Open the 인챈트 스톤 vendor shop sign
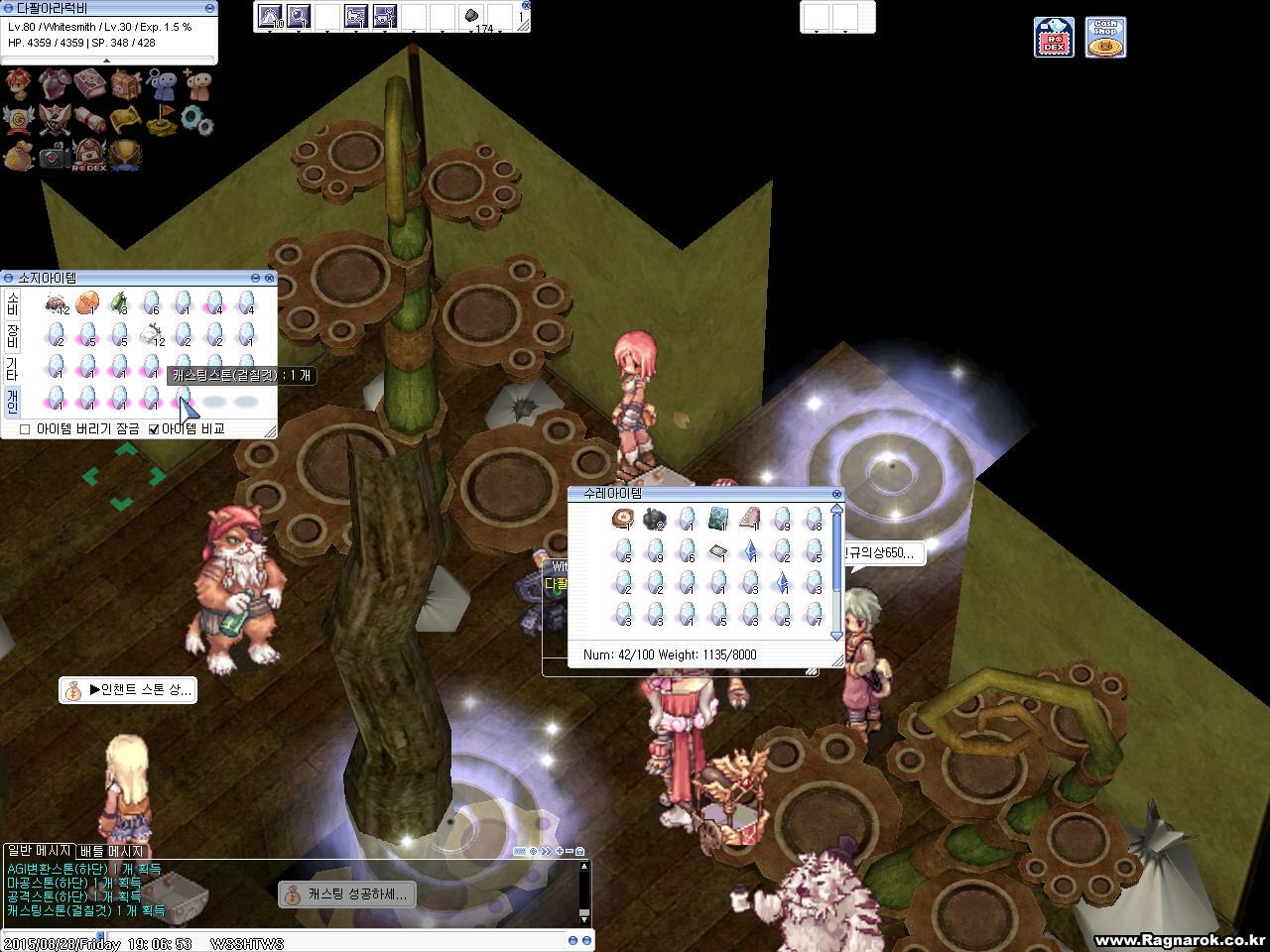1270x952 pixels. coord(128,690)
